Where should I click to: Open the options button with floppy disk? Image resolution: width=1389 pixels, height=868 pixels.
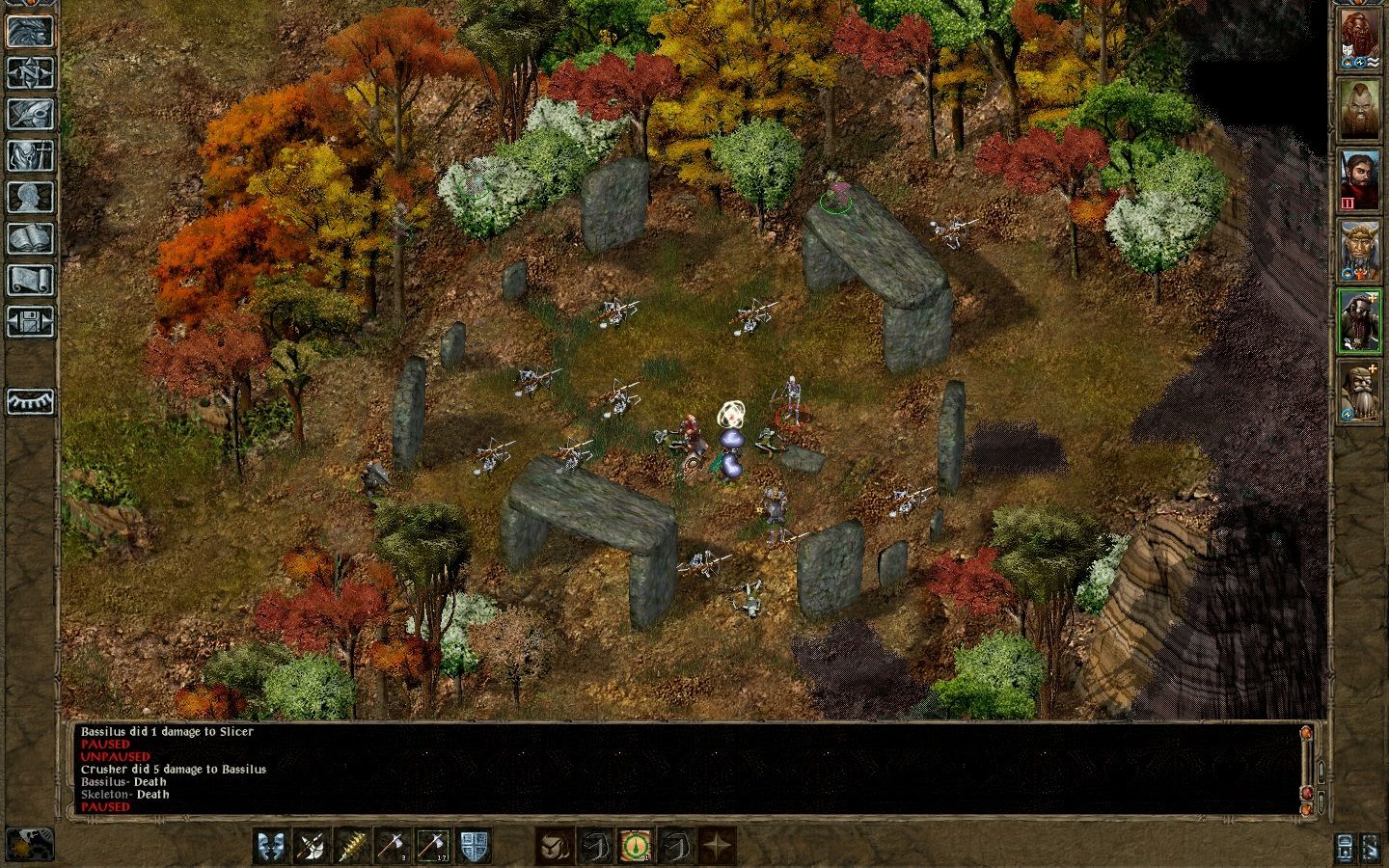click(x=30, y=321)
